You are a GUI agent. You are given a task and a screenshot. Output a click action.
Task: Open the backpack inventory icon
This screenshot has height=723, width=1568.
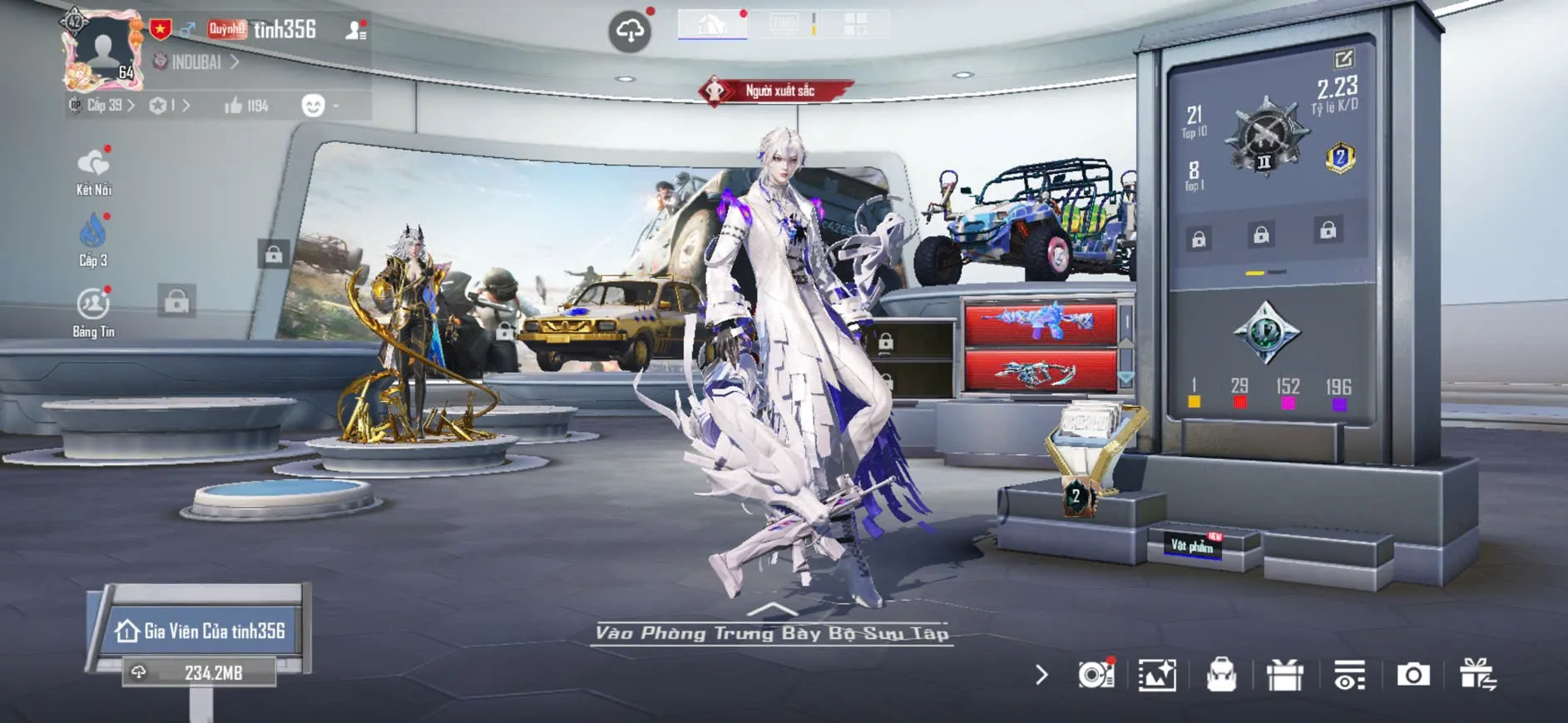(1221, 675)
